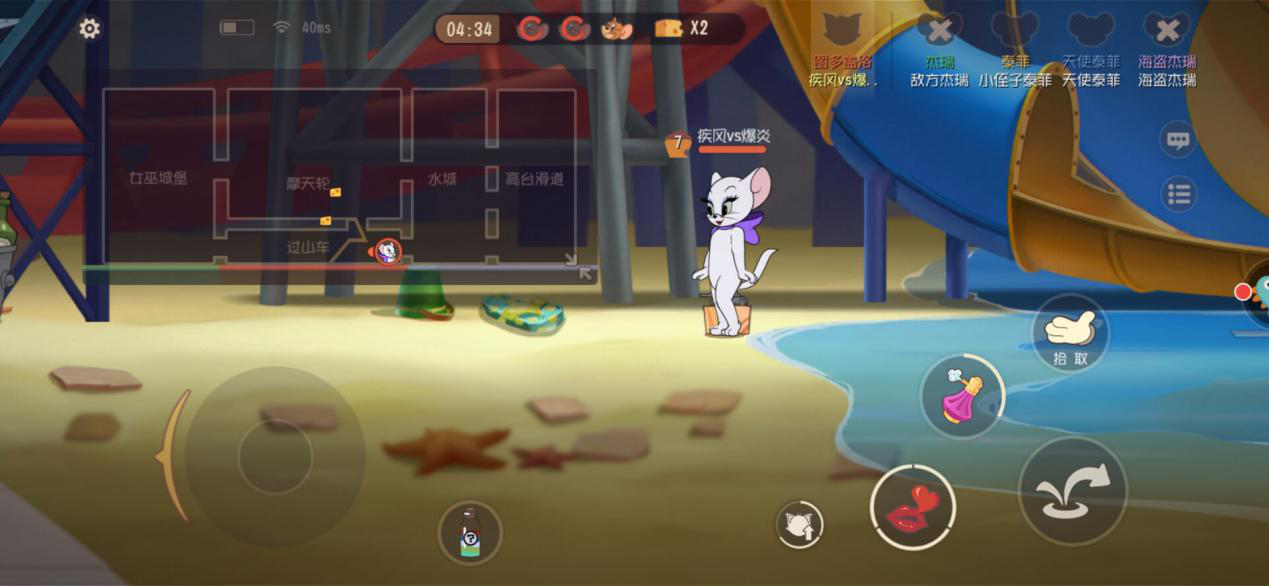Select the 杰瑞 player portrait
This screenshot has width=1269, height=586.
pos(939,30)
